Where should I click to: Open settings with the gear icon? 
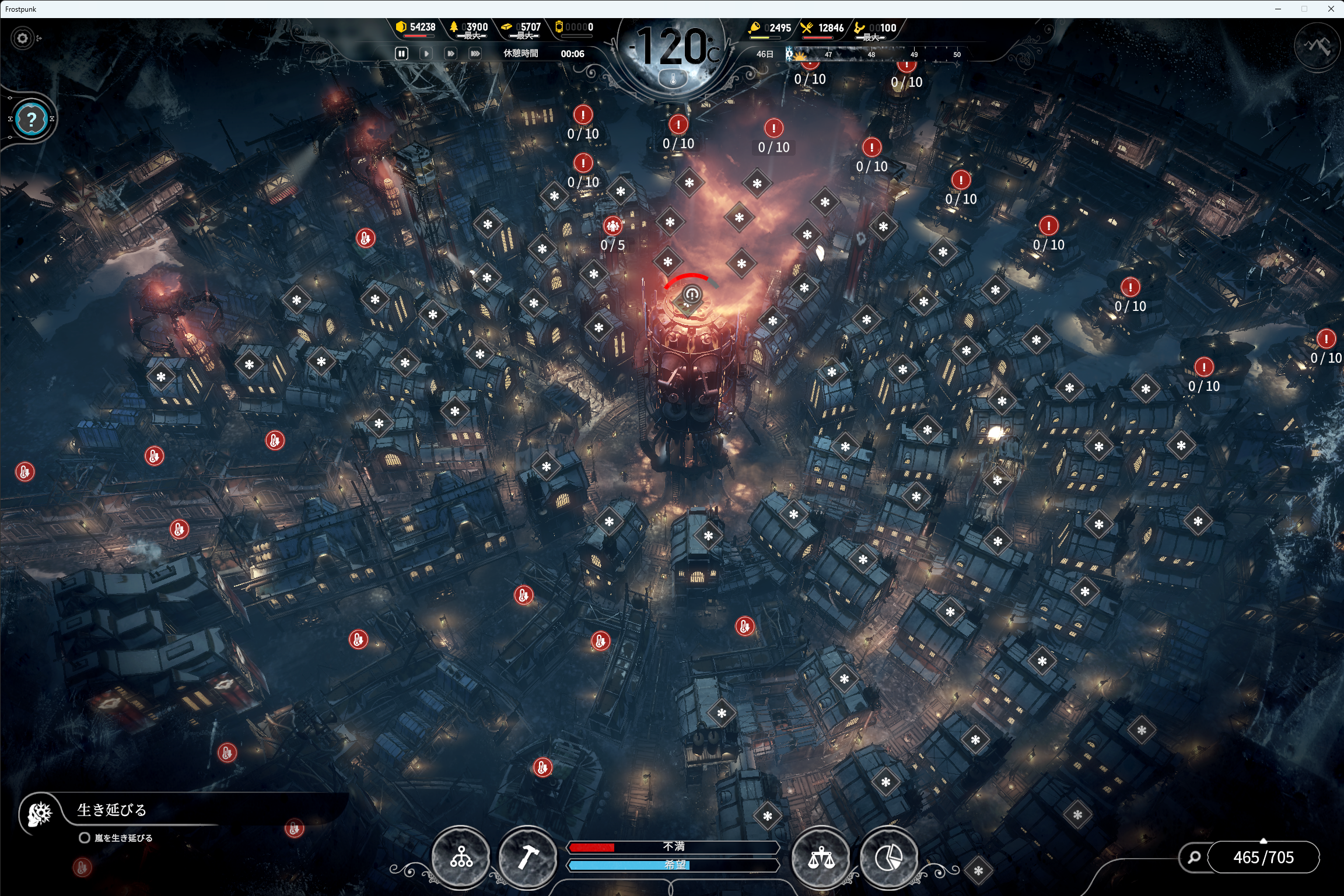tap(22, 37)
